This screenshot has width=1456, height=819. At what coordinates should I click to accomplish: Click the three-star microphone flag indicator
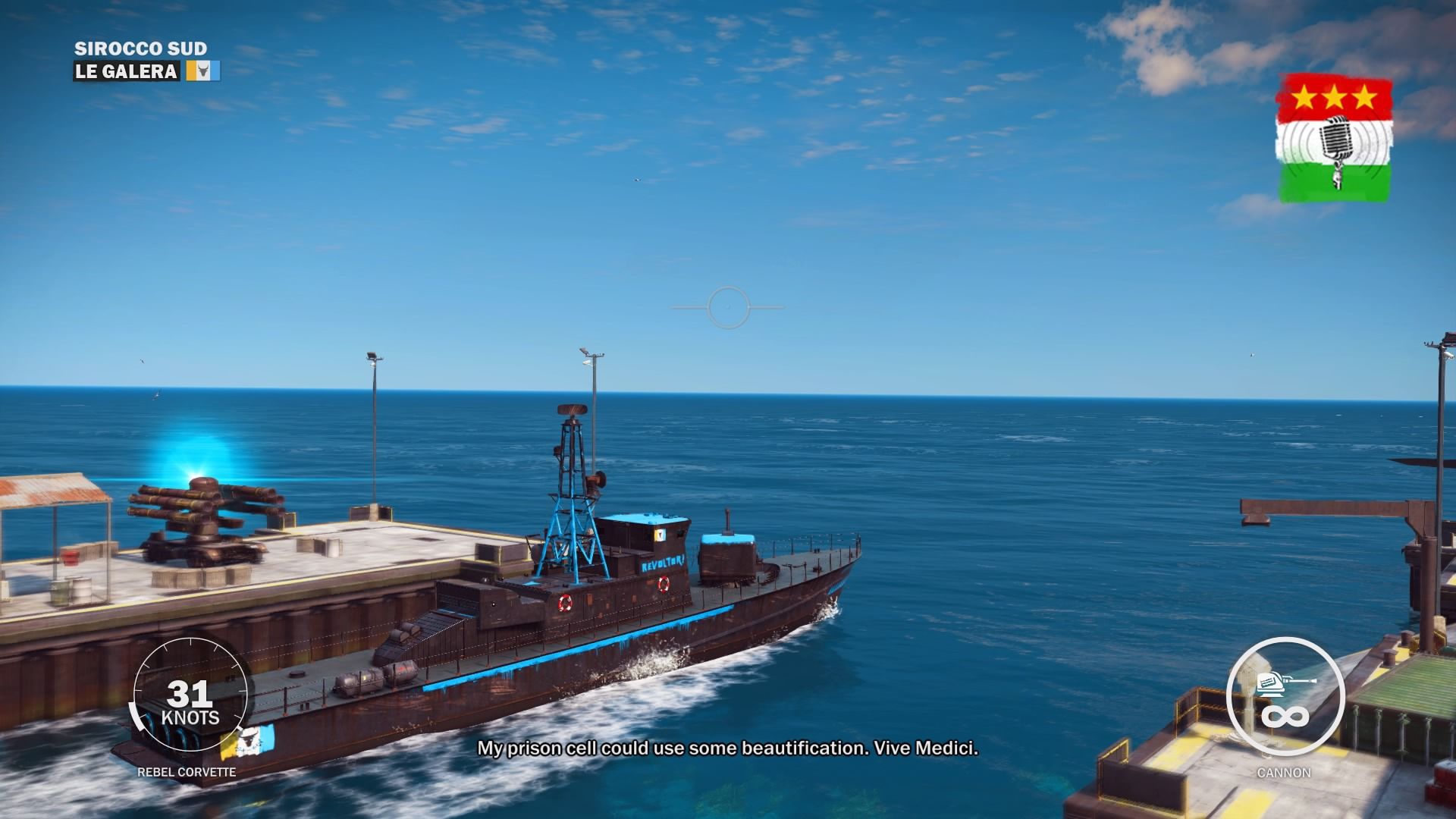1335,139
